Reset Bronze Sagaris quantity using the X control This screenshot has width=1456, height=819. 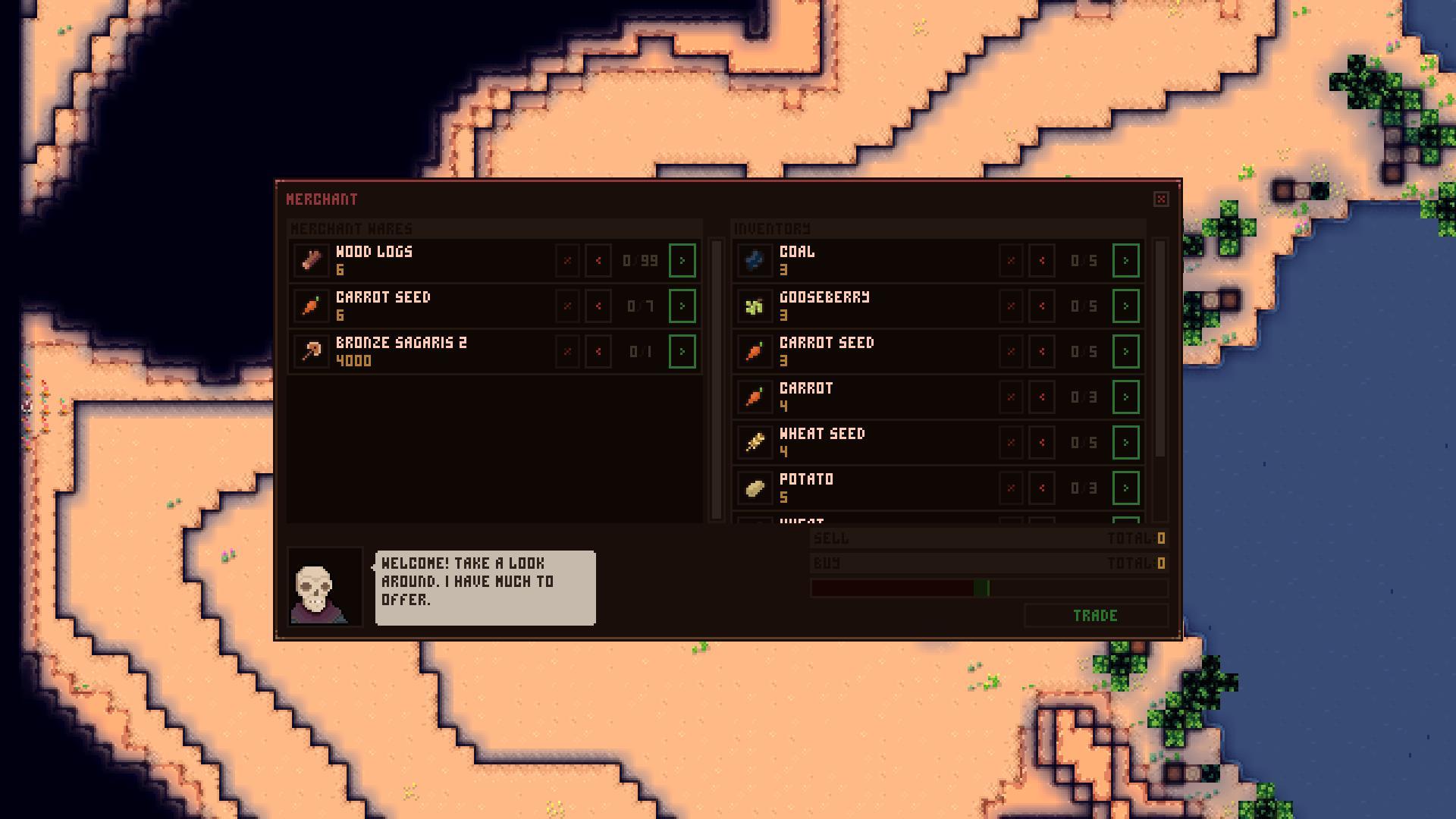click(x=567, y=350)
